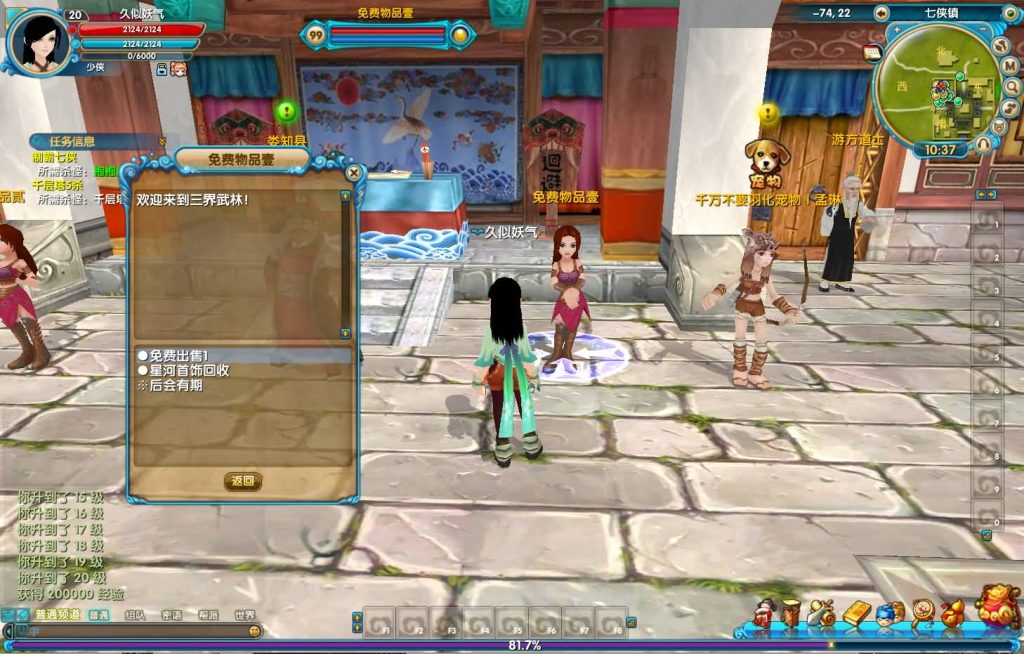
Task: Switch chat to the 世界 channel tab
Action: coord(244,616)
